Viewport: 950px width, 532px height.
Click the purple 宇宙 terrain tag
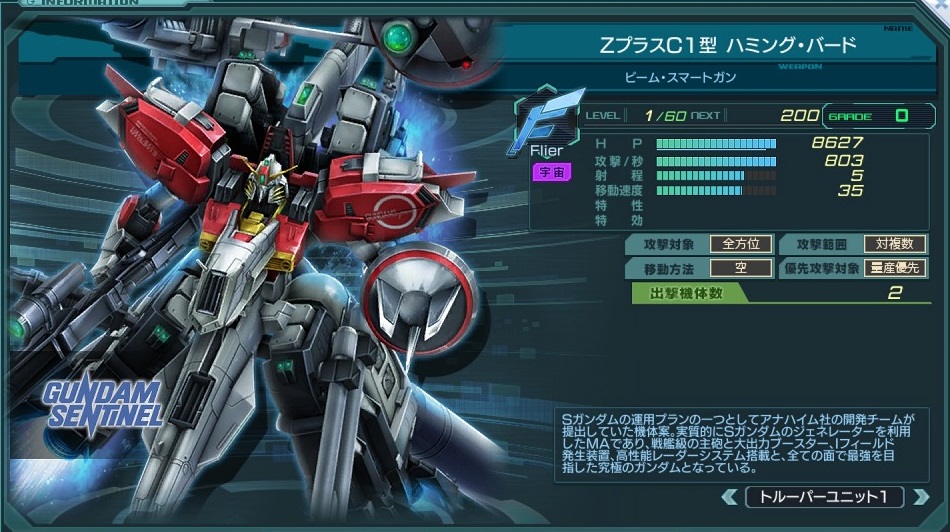[x=551, y=172]
